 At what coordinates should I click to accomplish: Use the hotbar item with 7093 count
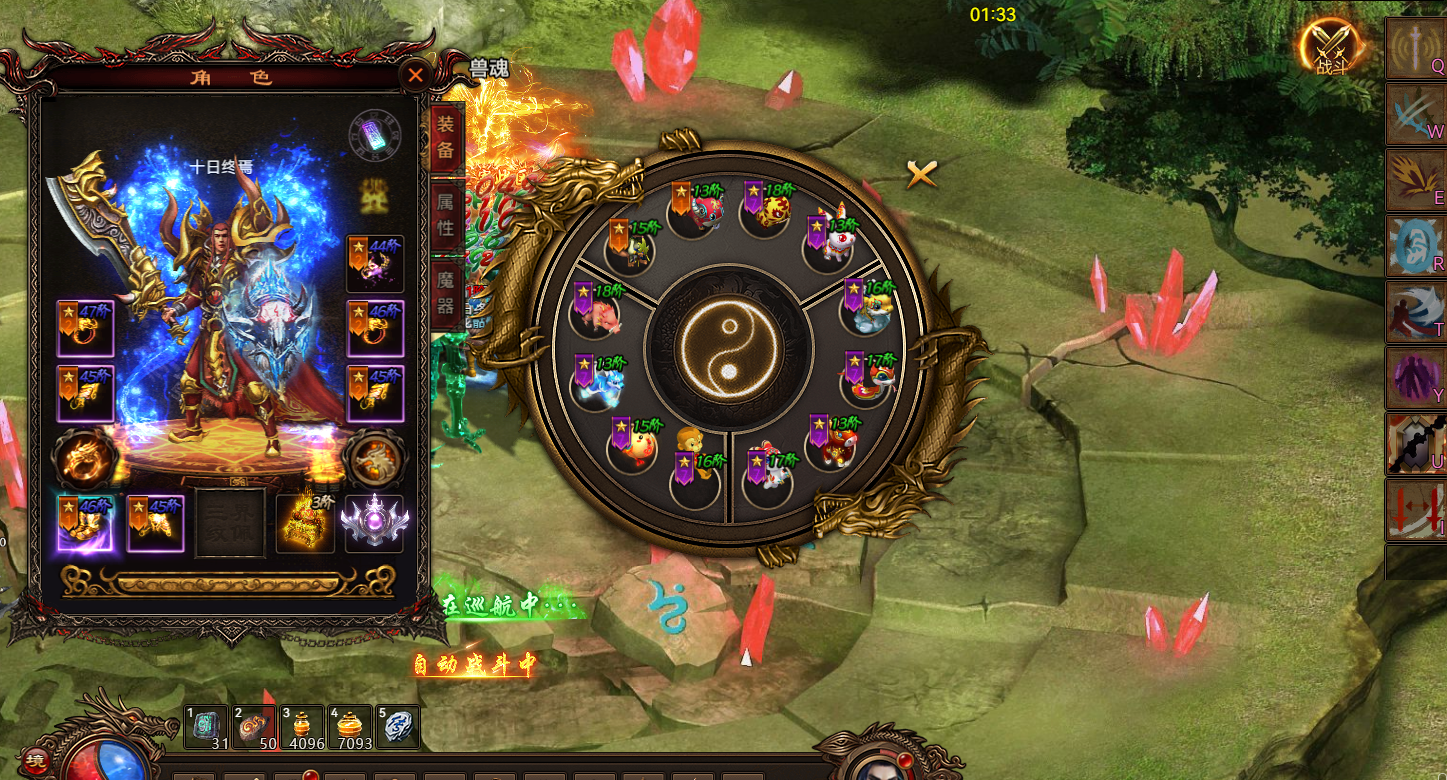tap(350, 727)
